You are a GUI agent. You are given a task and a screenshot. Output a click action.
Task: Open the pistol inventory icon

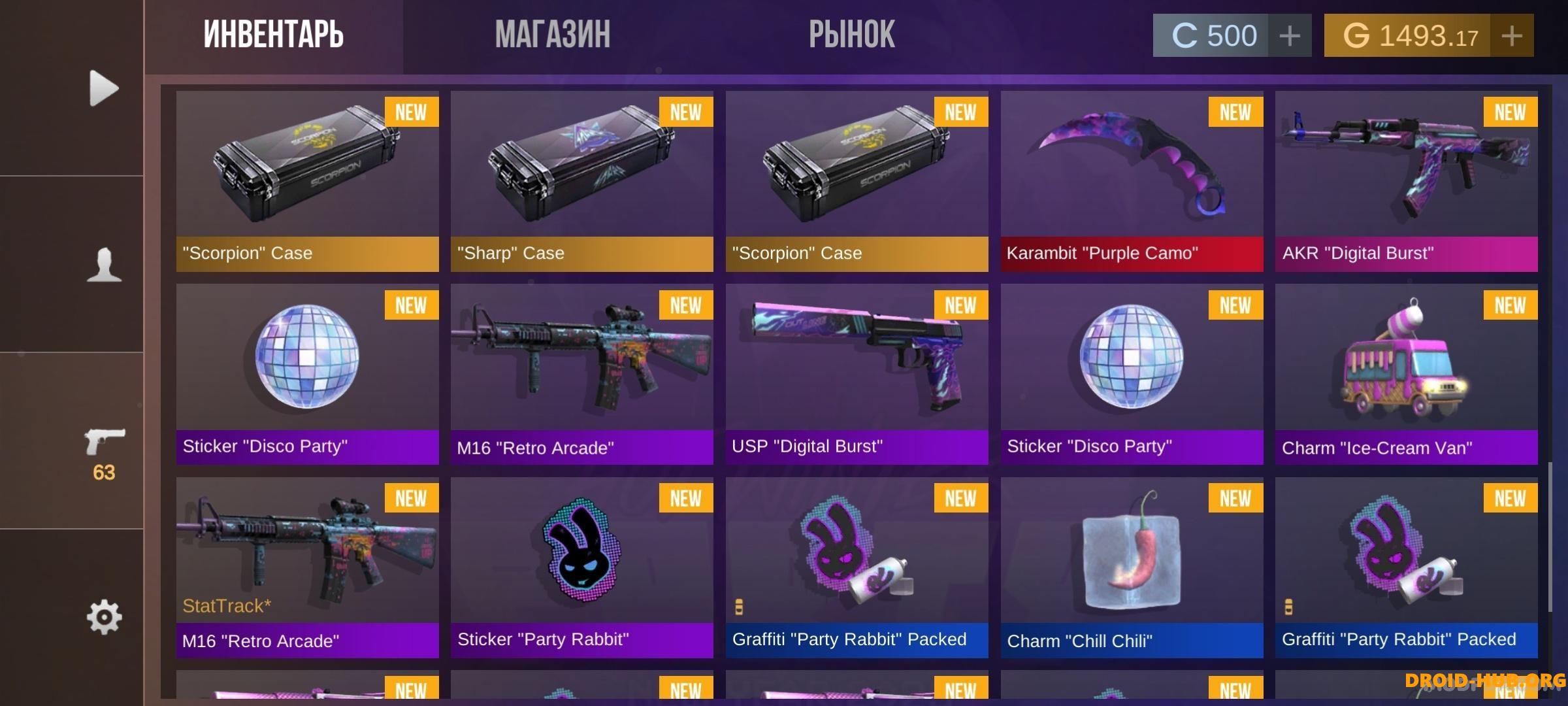pos(104,445)
